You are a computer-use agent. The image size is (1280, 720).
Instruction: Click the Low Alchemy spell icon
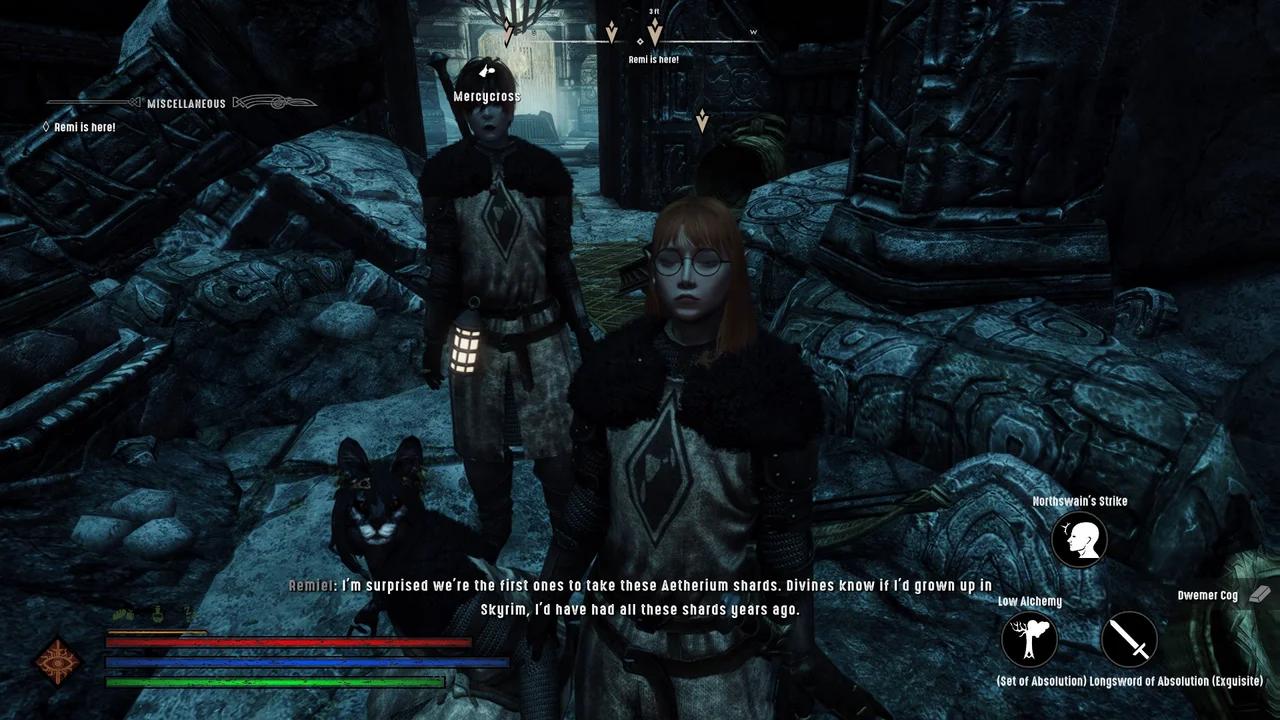1029,640
